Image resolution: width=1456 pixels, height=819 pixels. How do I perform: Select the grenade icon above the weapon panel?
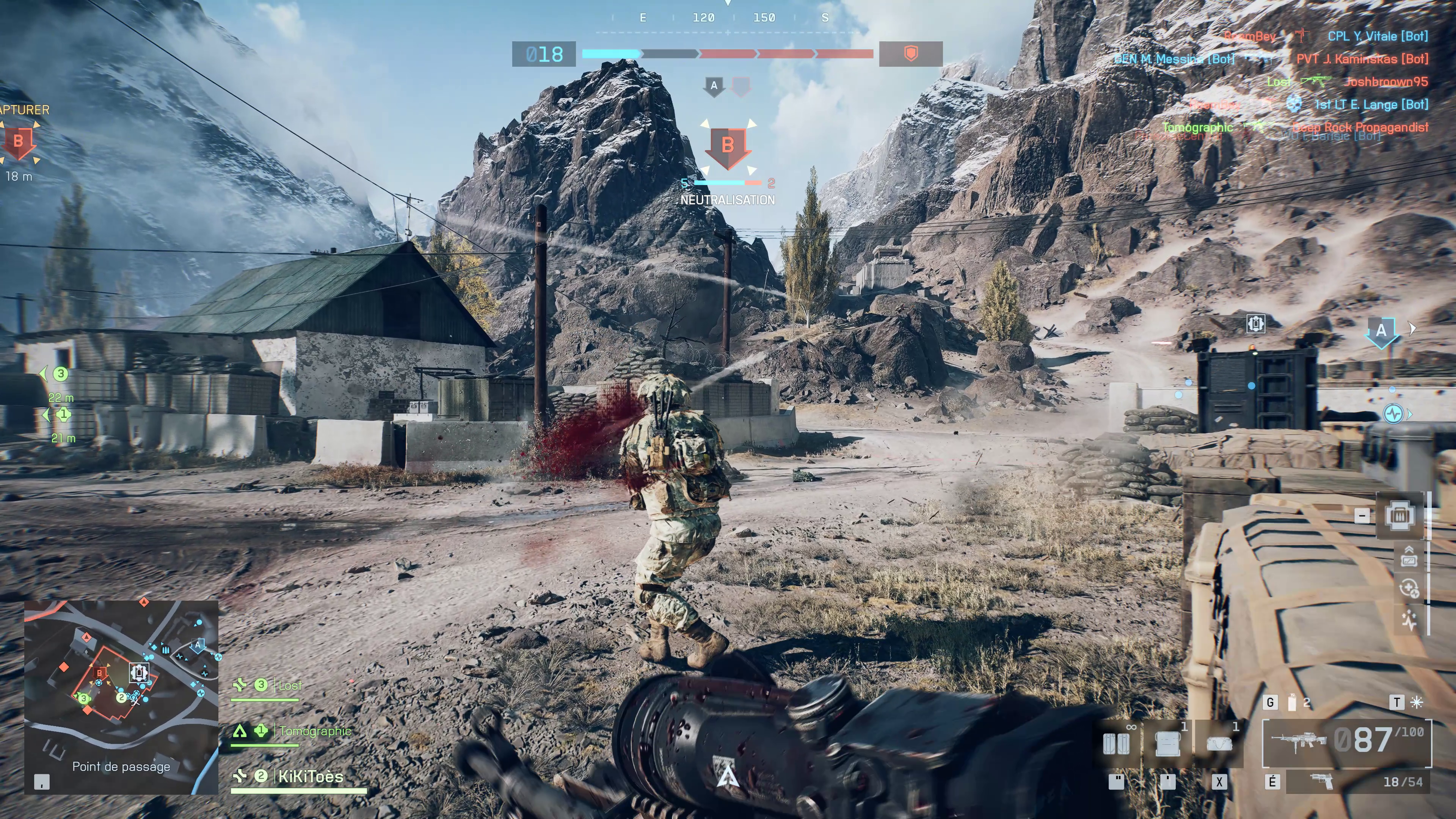[1291, 703]
